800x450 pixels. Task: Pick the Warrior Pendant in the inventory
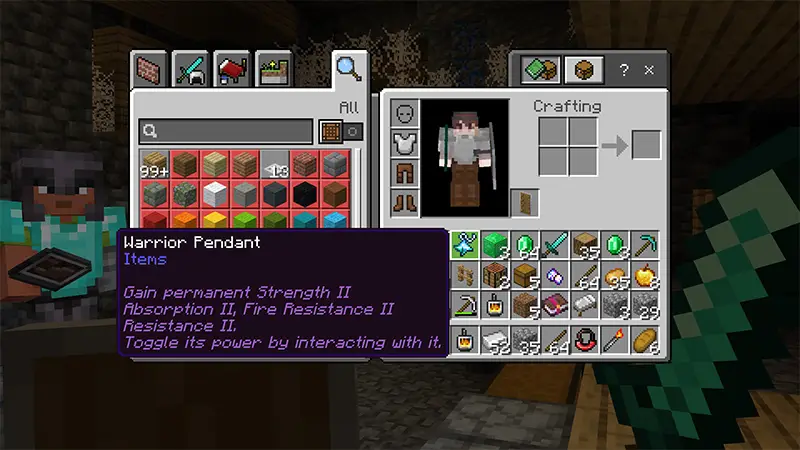(x=464, y=244)
